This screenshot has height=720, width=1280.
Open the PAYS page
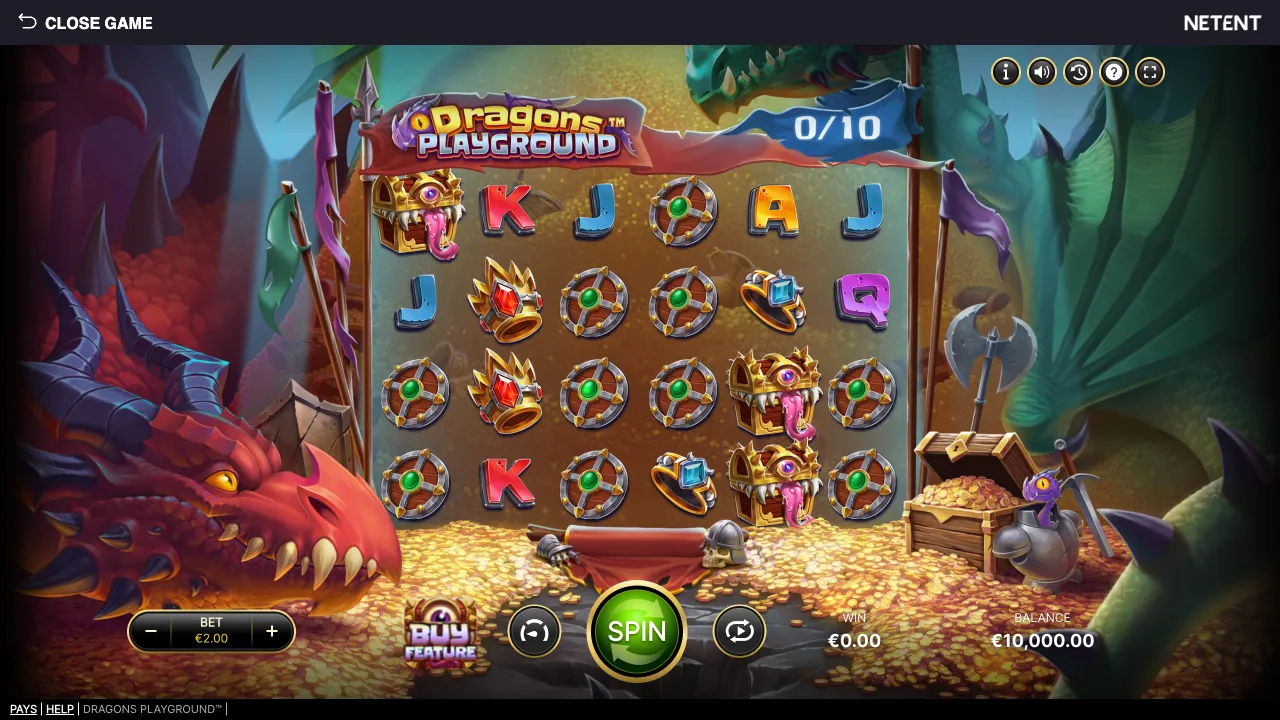click(x=23, y=709)
